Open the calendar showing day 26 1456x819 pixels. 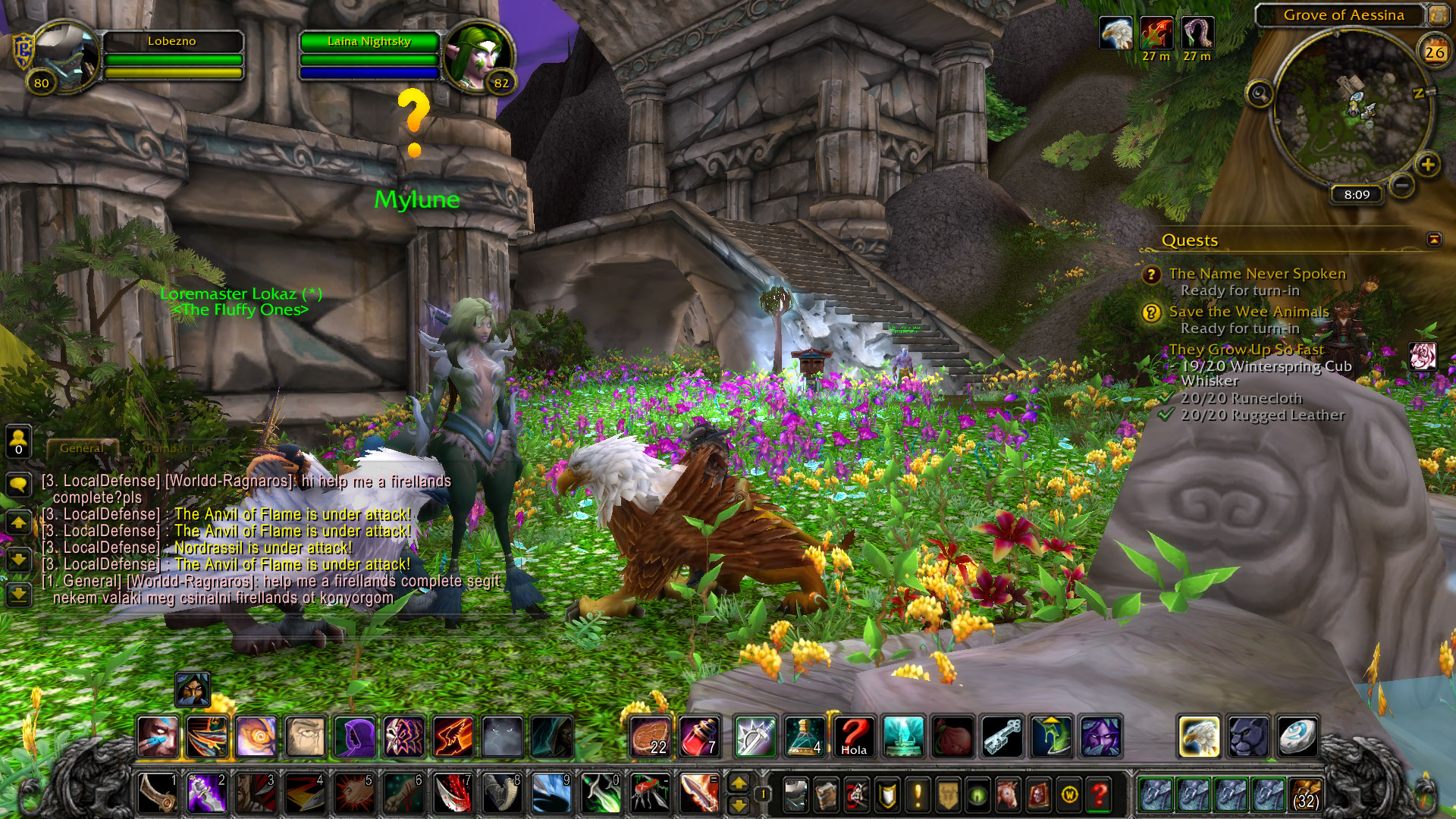1434,52
